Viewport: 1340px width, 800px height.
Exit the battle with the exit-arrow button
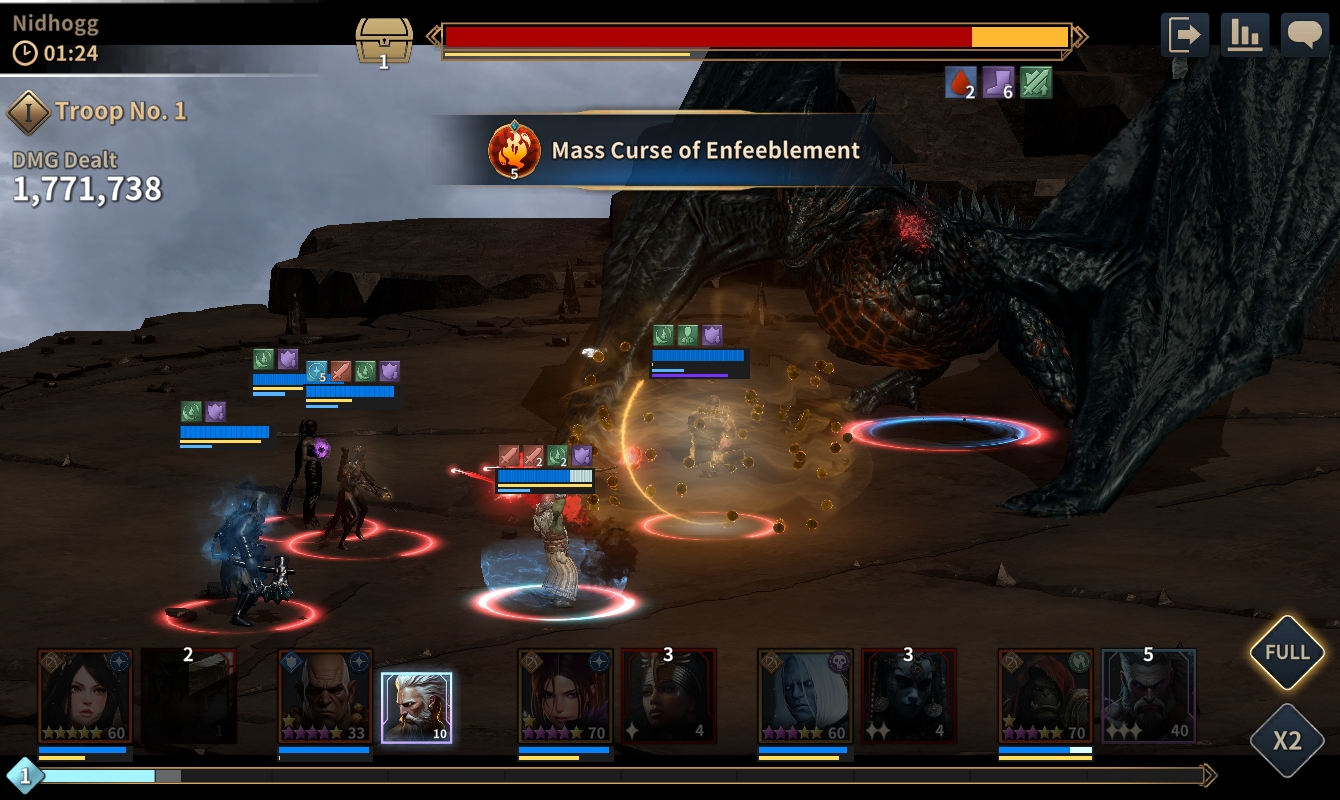(1184, 35)
